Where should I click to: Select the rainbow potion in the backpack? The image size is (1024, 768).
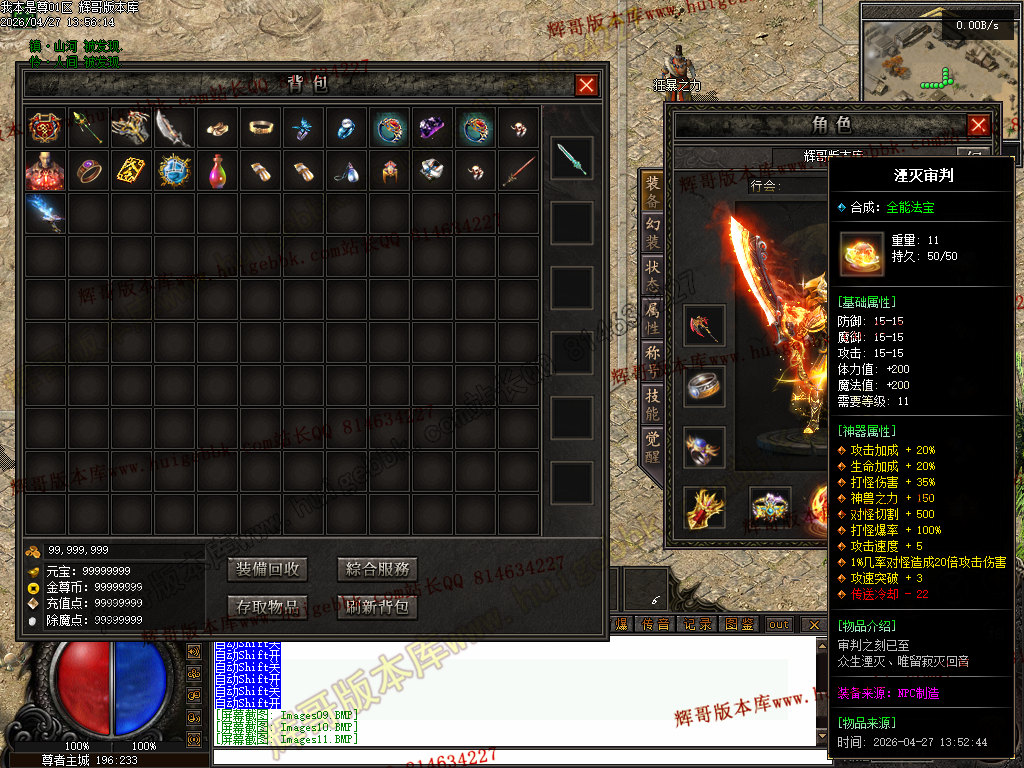218,171
